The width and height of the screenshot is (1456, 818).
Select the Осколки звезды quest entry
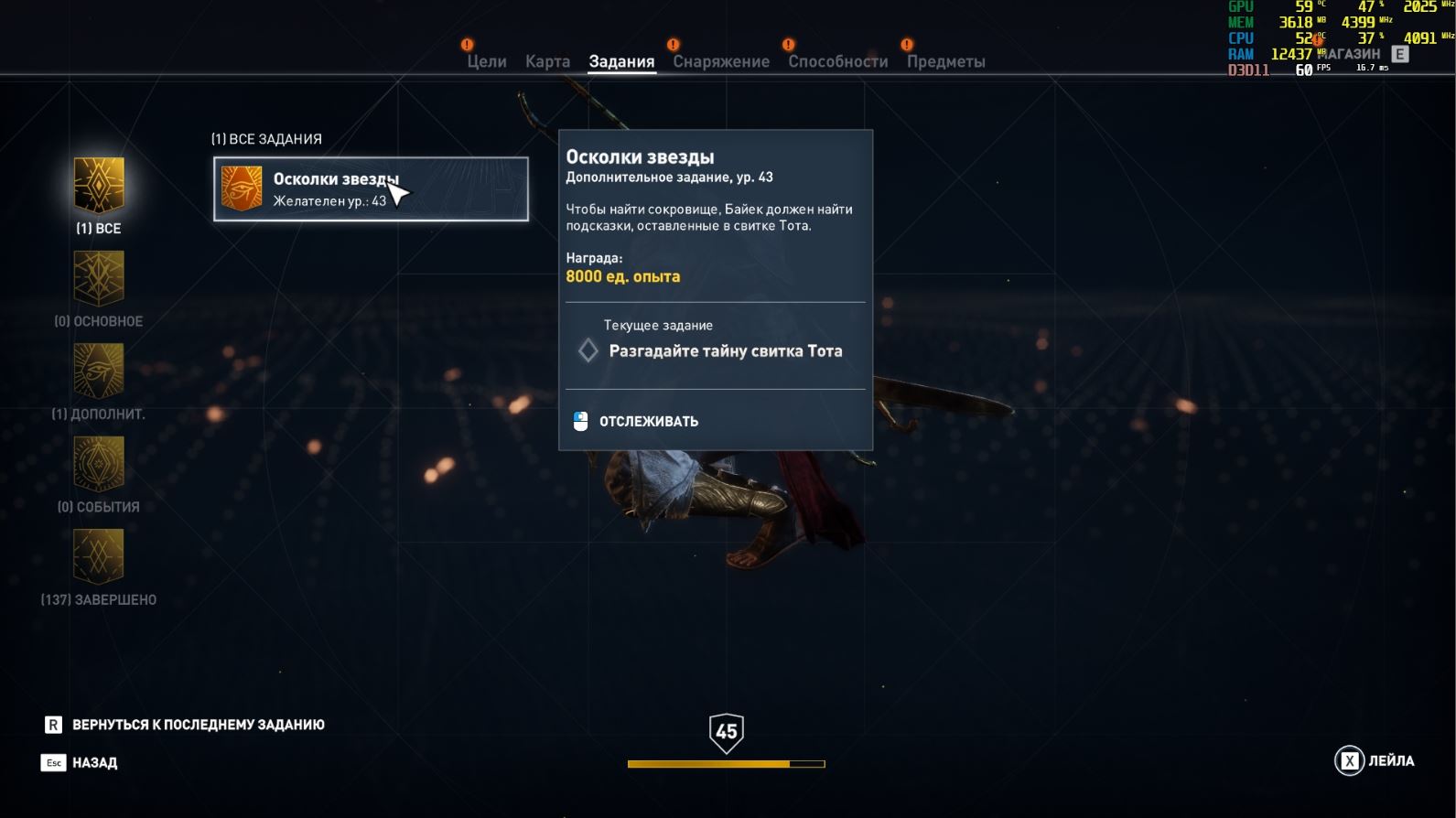(371, 189)
